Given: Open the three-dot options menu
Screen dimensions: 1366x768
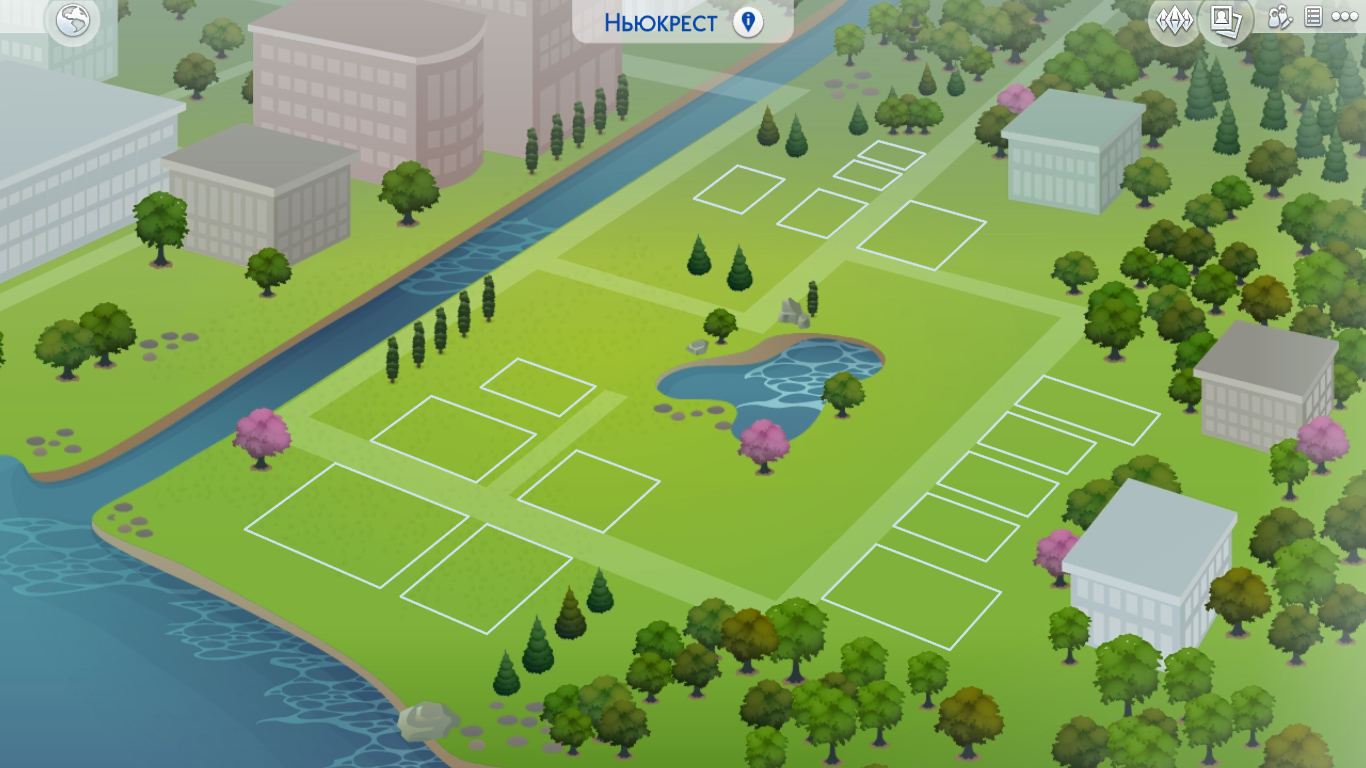Looking at the screenshot, I should (x=1344, y=17).
